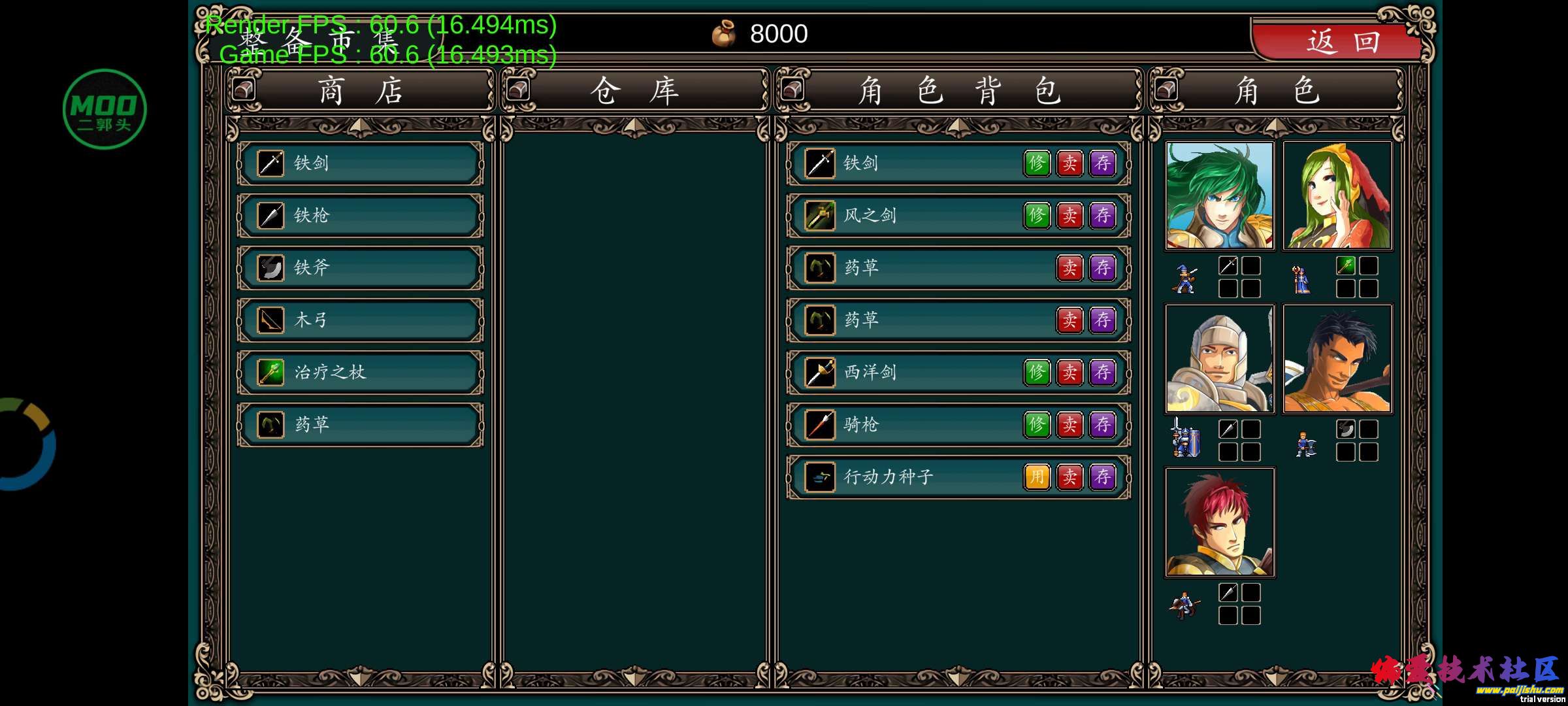Use the 行动力种子 with the 用 button
Image resolution: width=1568 pixels, height=706 pixels.
click(1037, 477)
